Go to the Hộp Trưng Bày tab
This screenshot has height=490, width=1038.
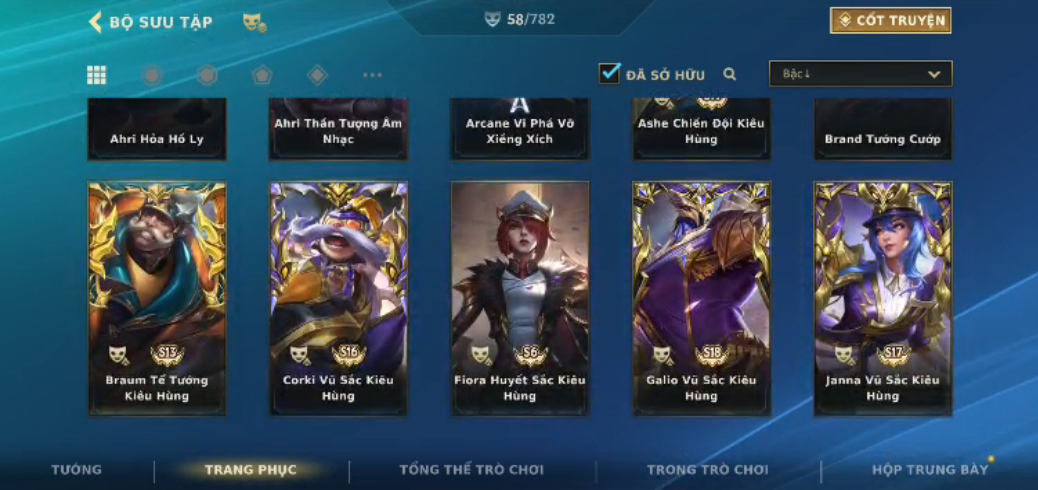pyautogui.click(x=929, y=470)
